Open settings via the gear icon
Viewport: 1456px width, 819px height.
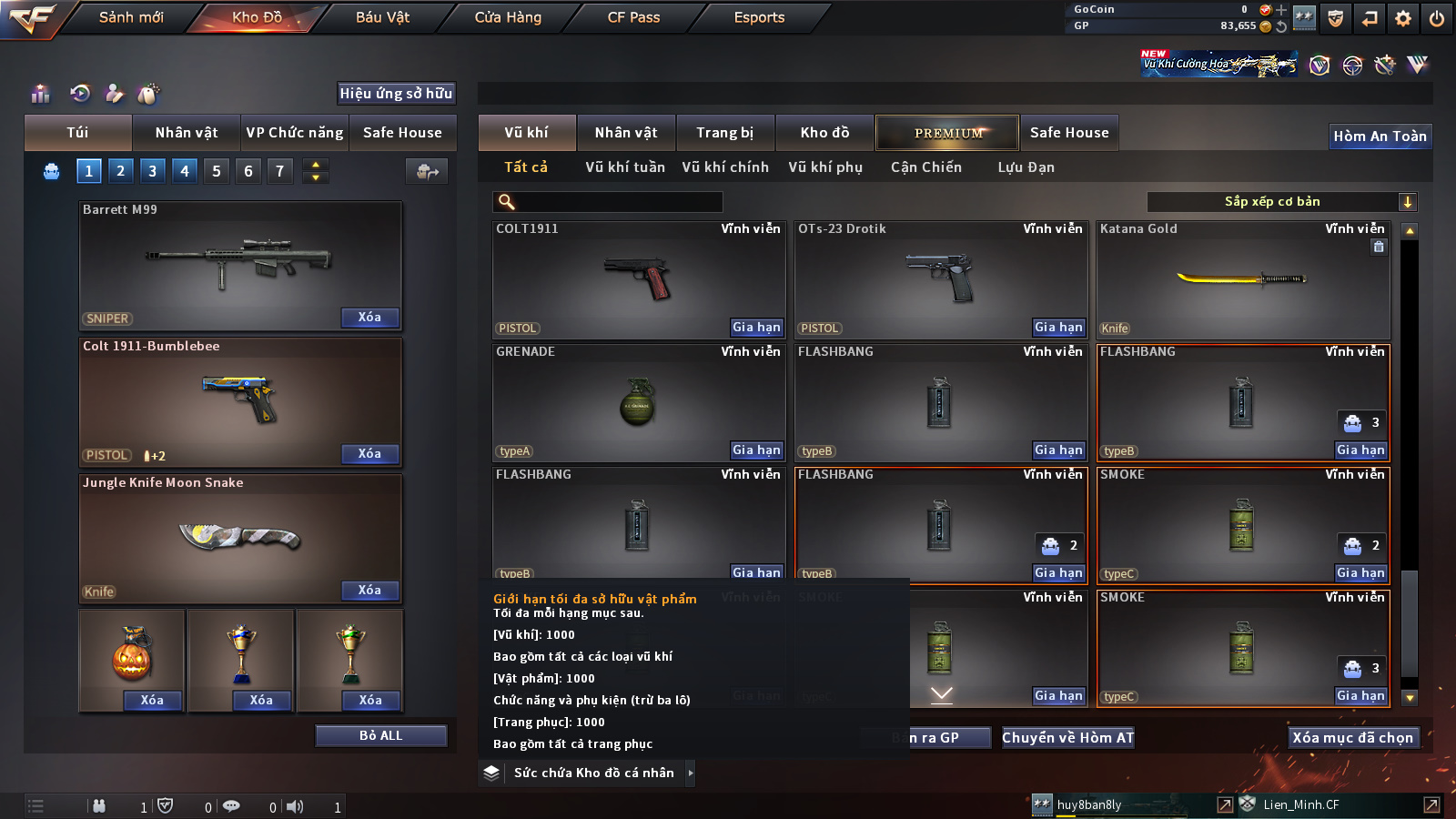pos(1403,18)
